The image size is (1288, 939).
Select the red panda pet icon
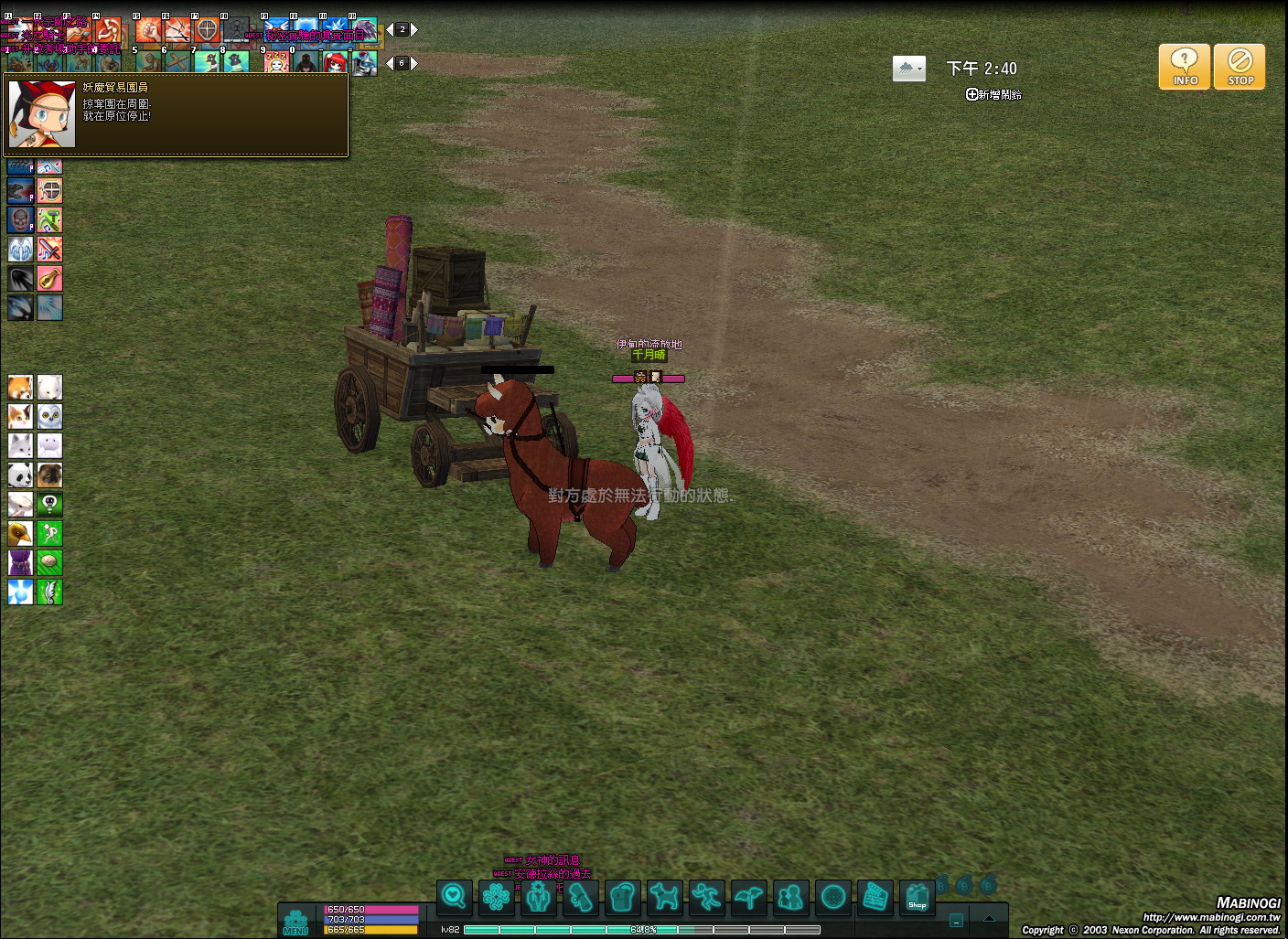point(20,387)
